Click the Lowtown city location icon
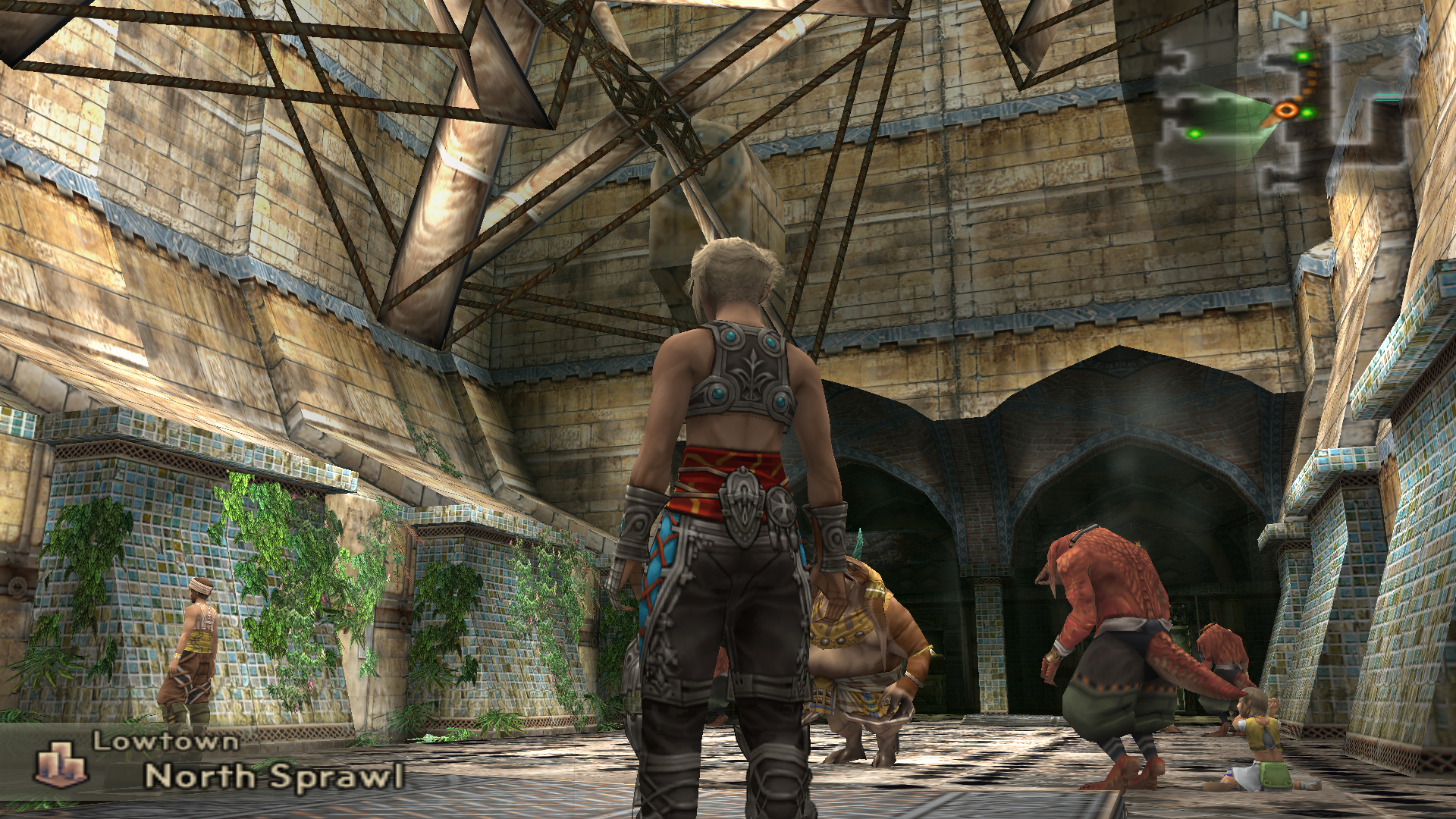 pos(62,764)
